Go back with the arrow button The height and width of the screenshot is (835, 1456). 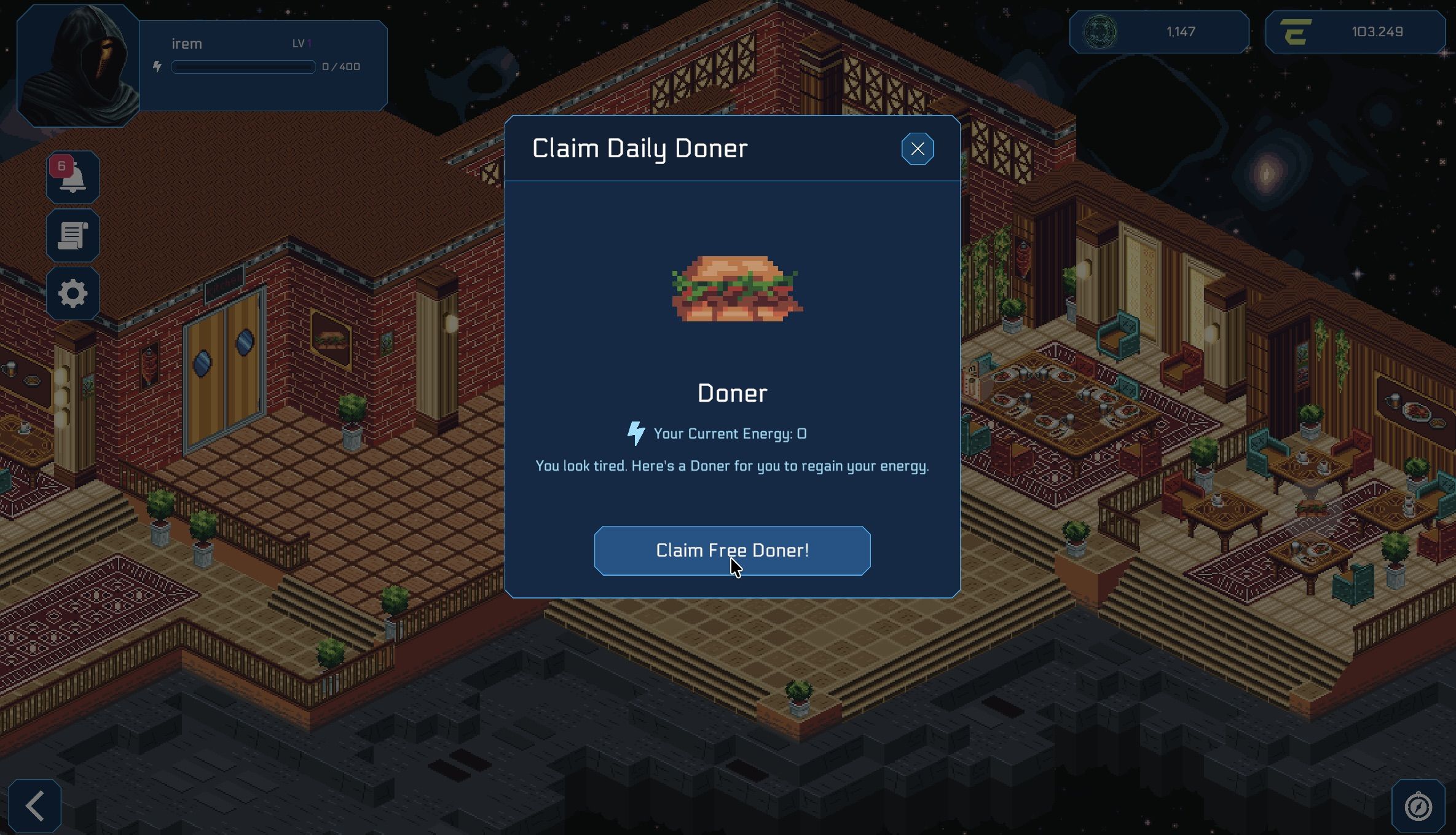[35, 806]
